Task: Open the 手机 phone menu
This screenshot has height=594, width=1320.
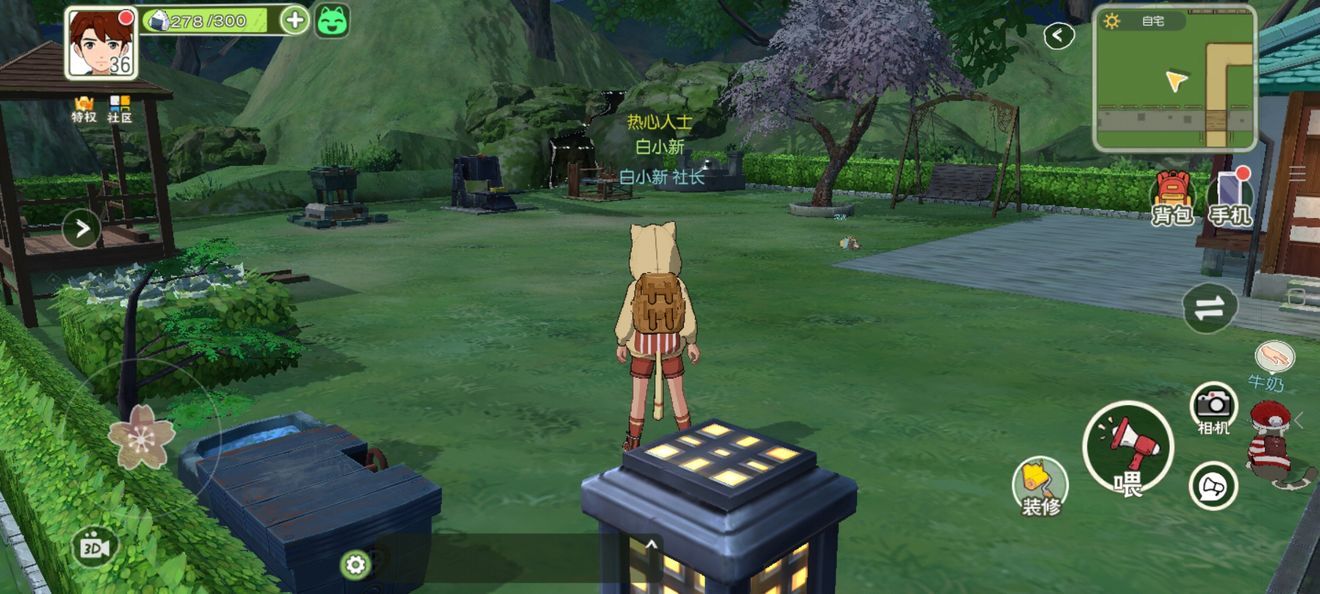Action: pos(1229,197)
